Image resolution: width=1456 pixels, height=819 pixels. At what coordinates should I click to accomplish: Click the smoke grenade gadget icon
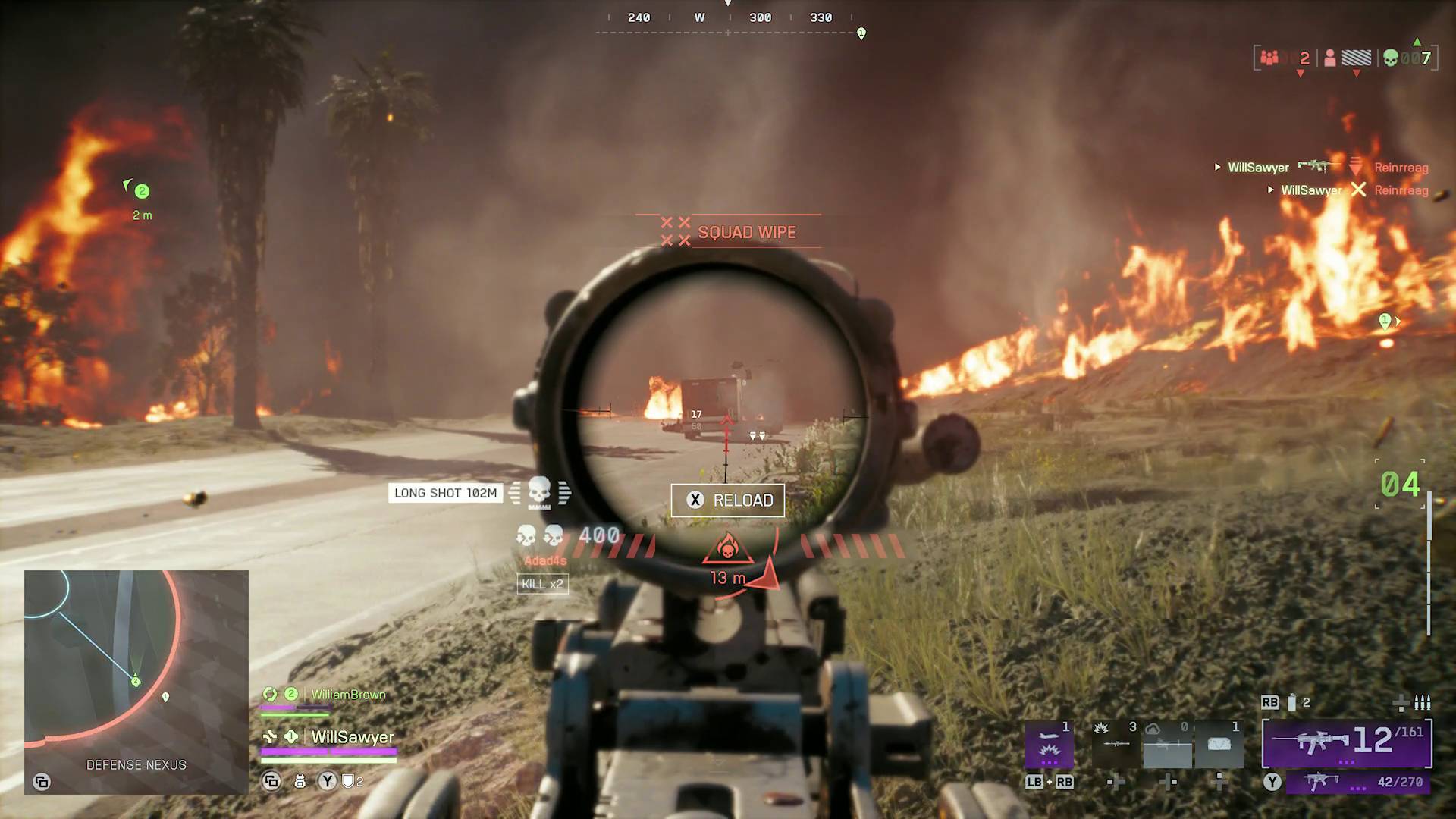point(1167,744)
